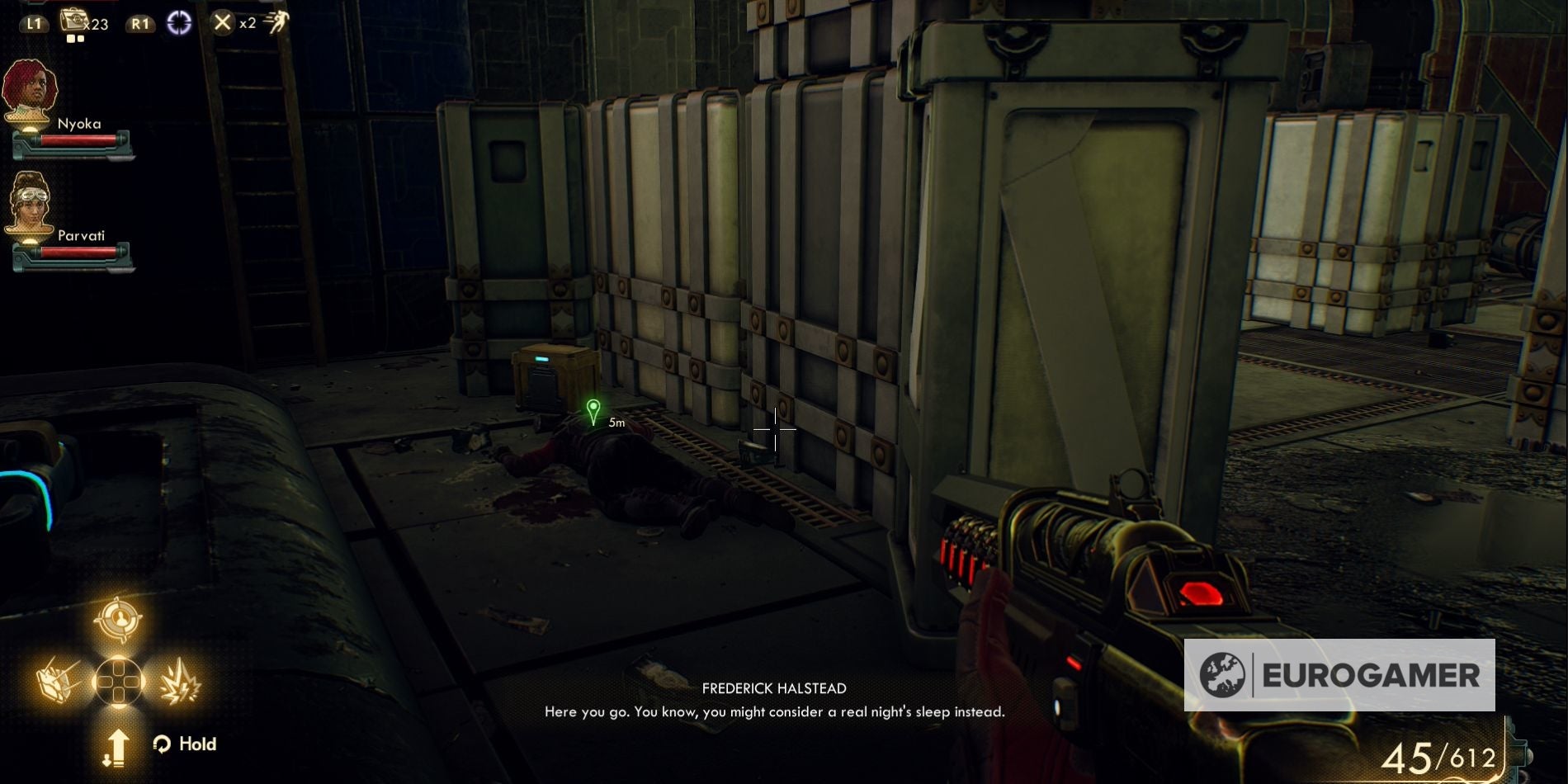Click the circular Hold reload icon
Image resolution: width=1568 pixels, height=784 pixels.
click(x=162, y=744)
